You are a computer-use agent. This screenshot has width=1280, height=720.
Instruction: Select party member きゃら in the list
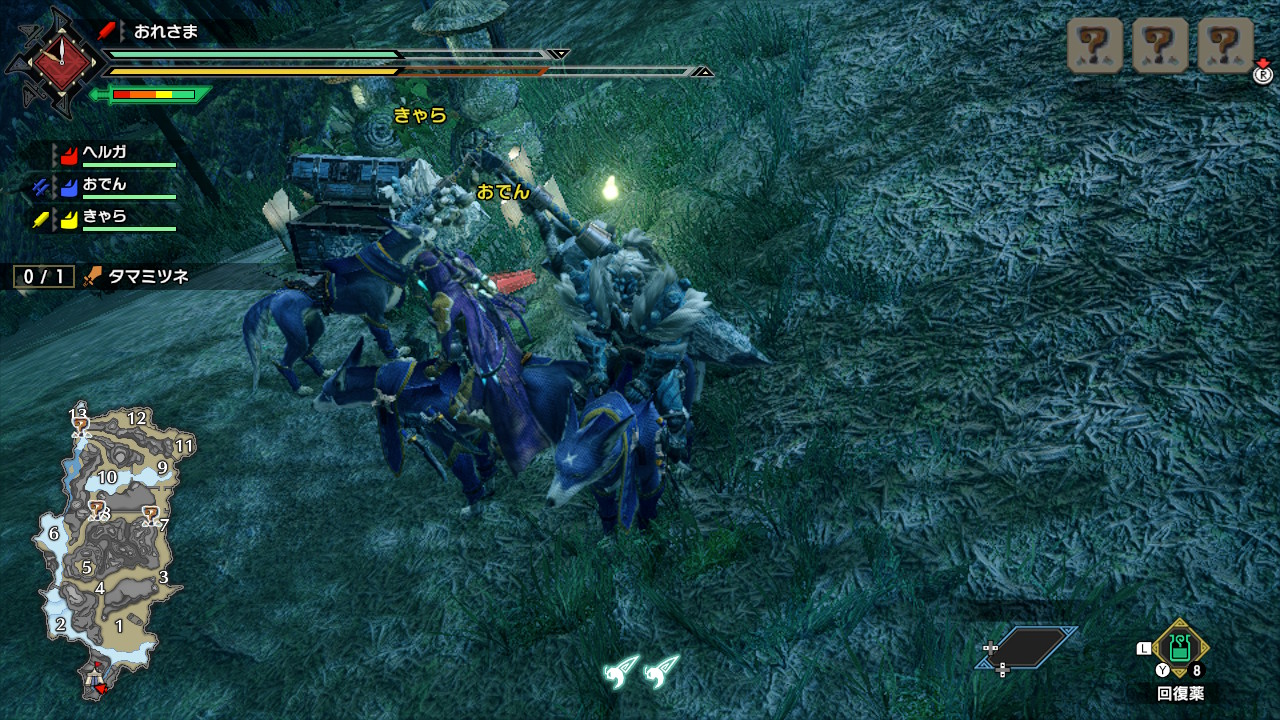(x=104, y=217)
